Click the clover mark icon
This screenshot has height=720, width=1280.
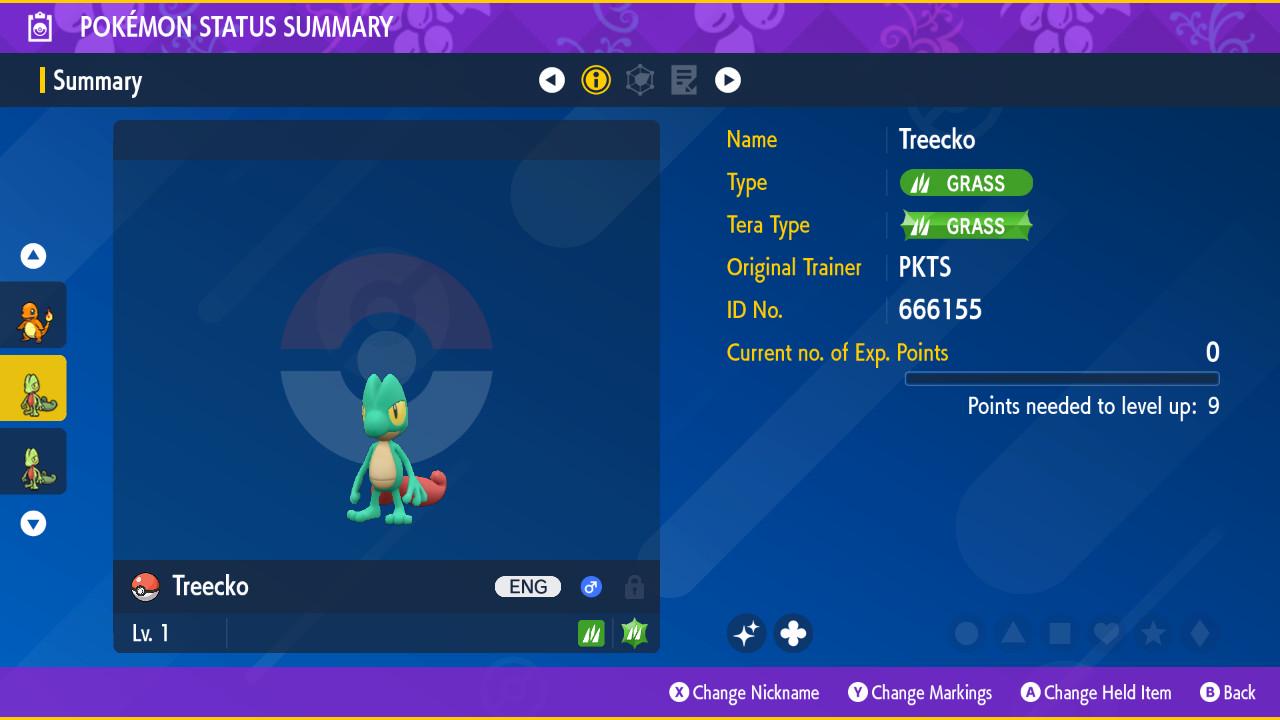pos(793,633)
